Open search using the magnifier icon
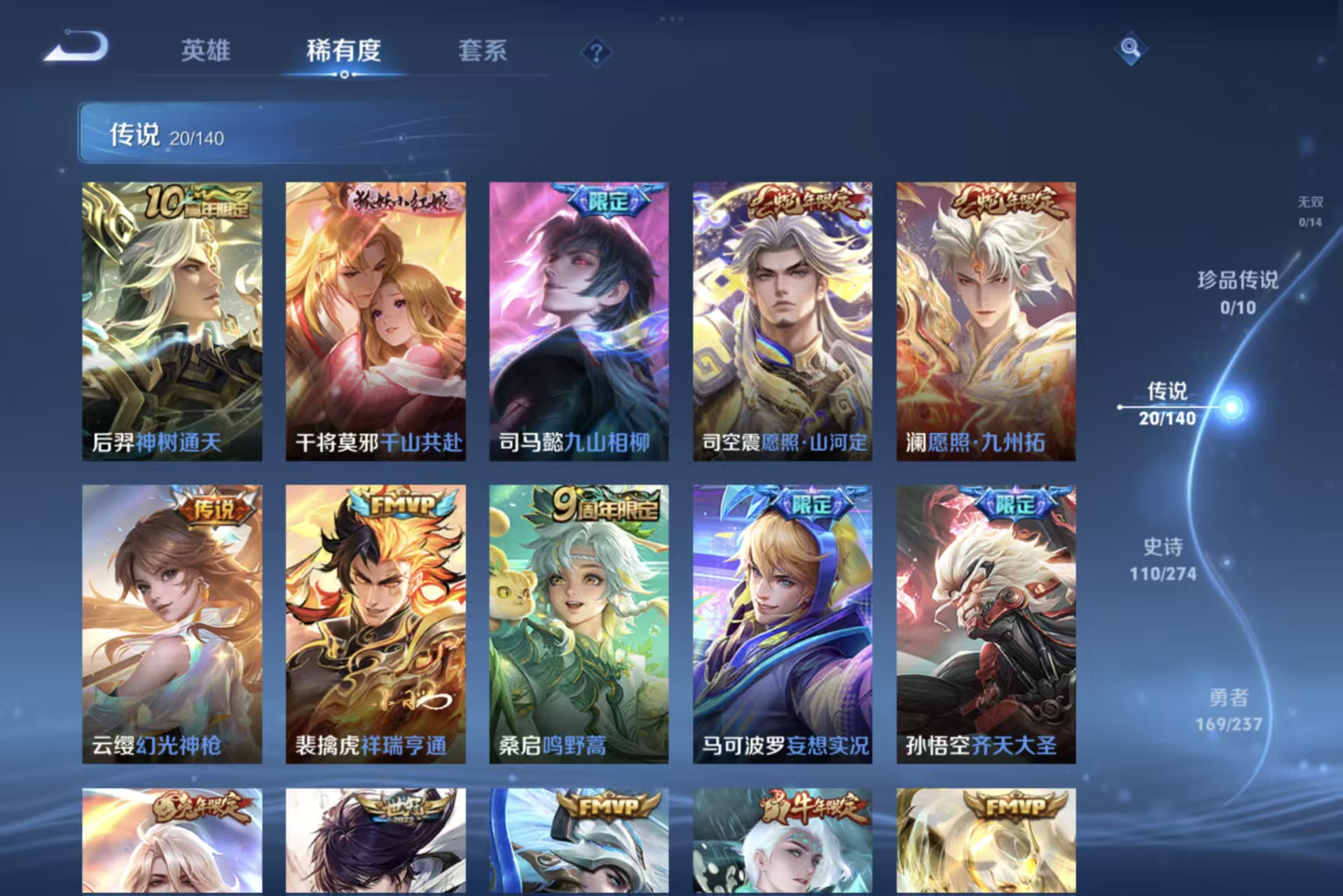Viewport: 1343px width, 896px height. point(1129,49)
